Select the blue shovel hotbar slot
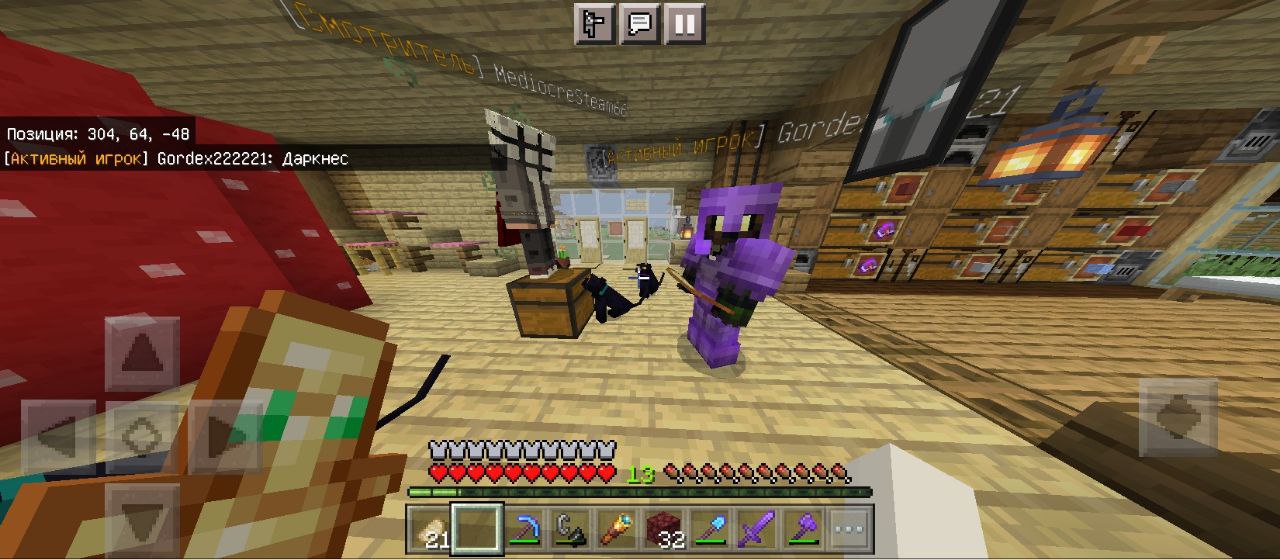Screen dimensions: 1280x559 pyautogui.click(x=708, y=529)
